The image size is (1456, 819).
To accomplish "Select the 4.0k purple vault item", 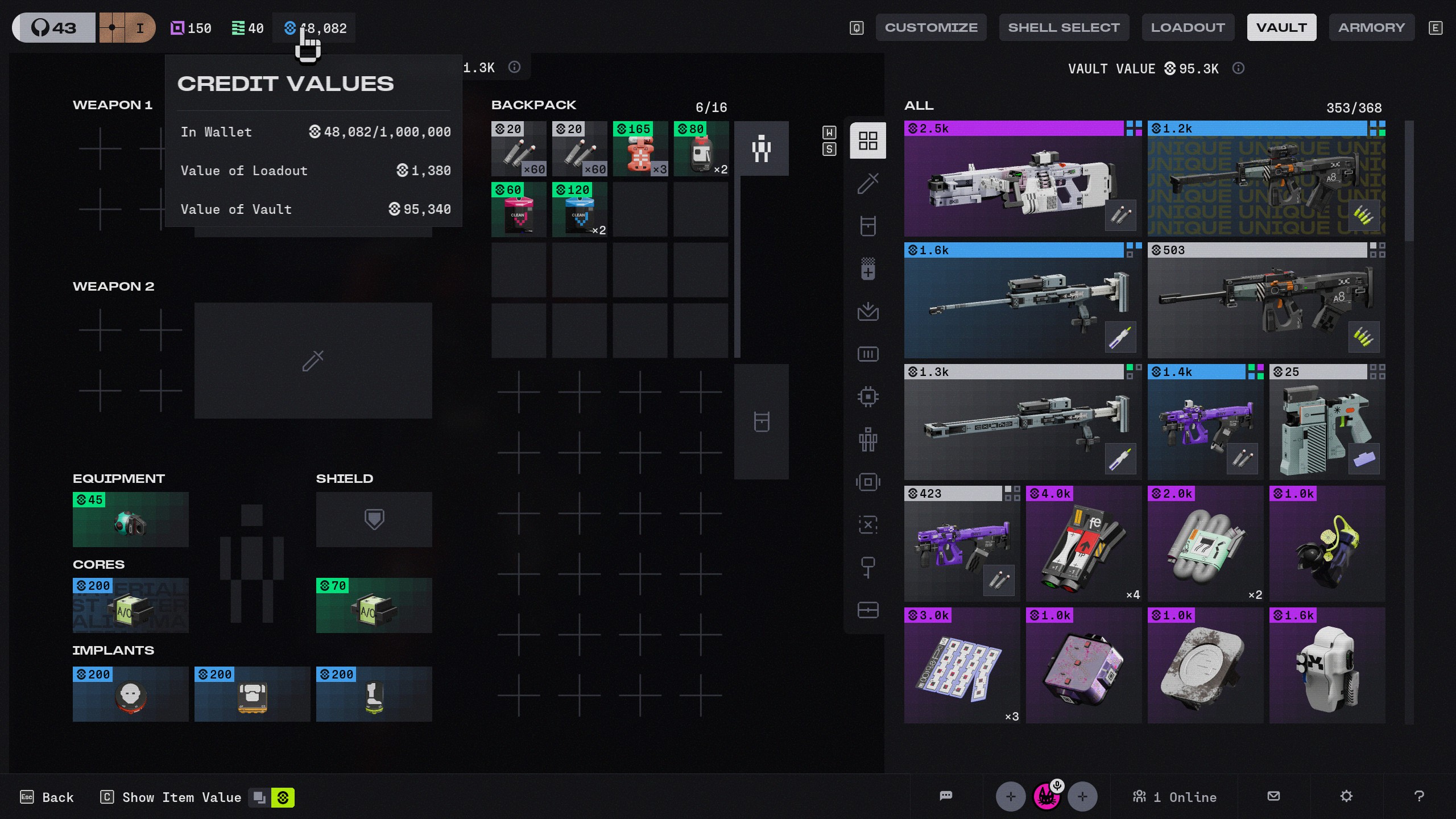I will coord(1083,544).
